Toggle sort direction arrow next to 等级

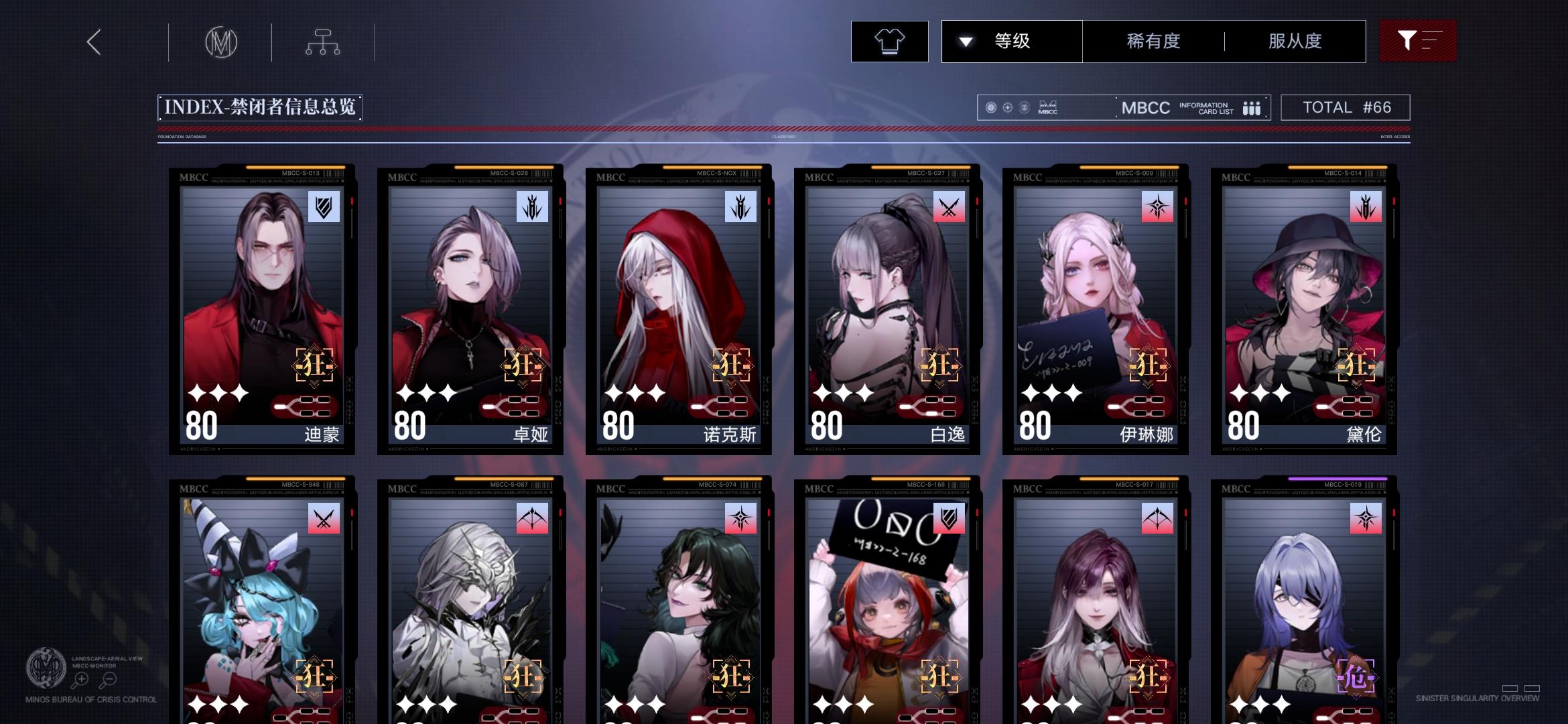coord(965,41)
